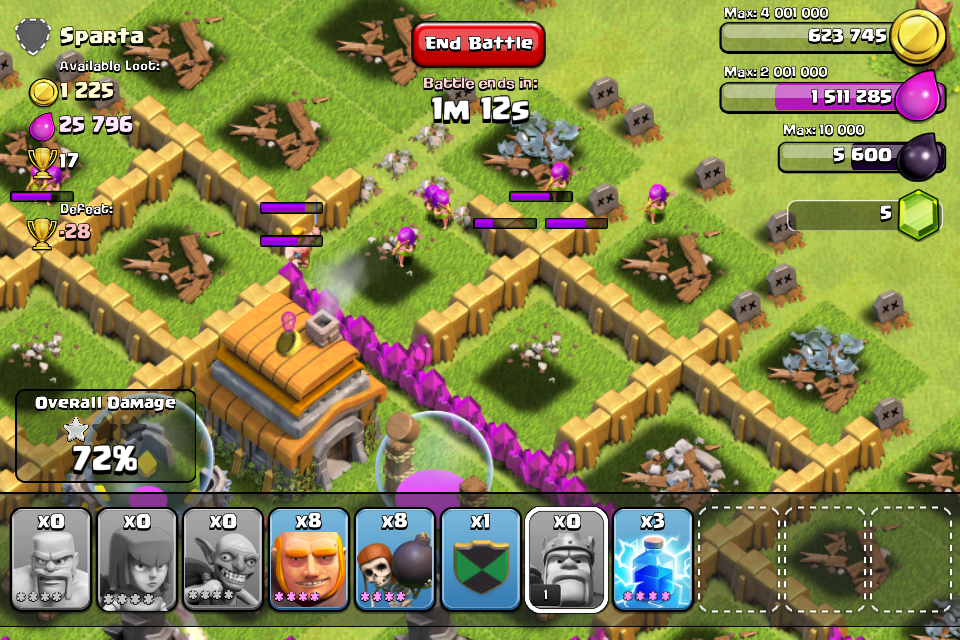
Task: Select the Lightning Spell slot
Action: (x=653, y=560)
